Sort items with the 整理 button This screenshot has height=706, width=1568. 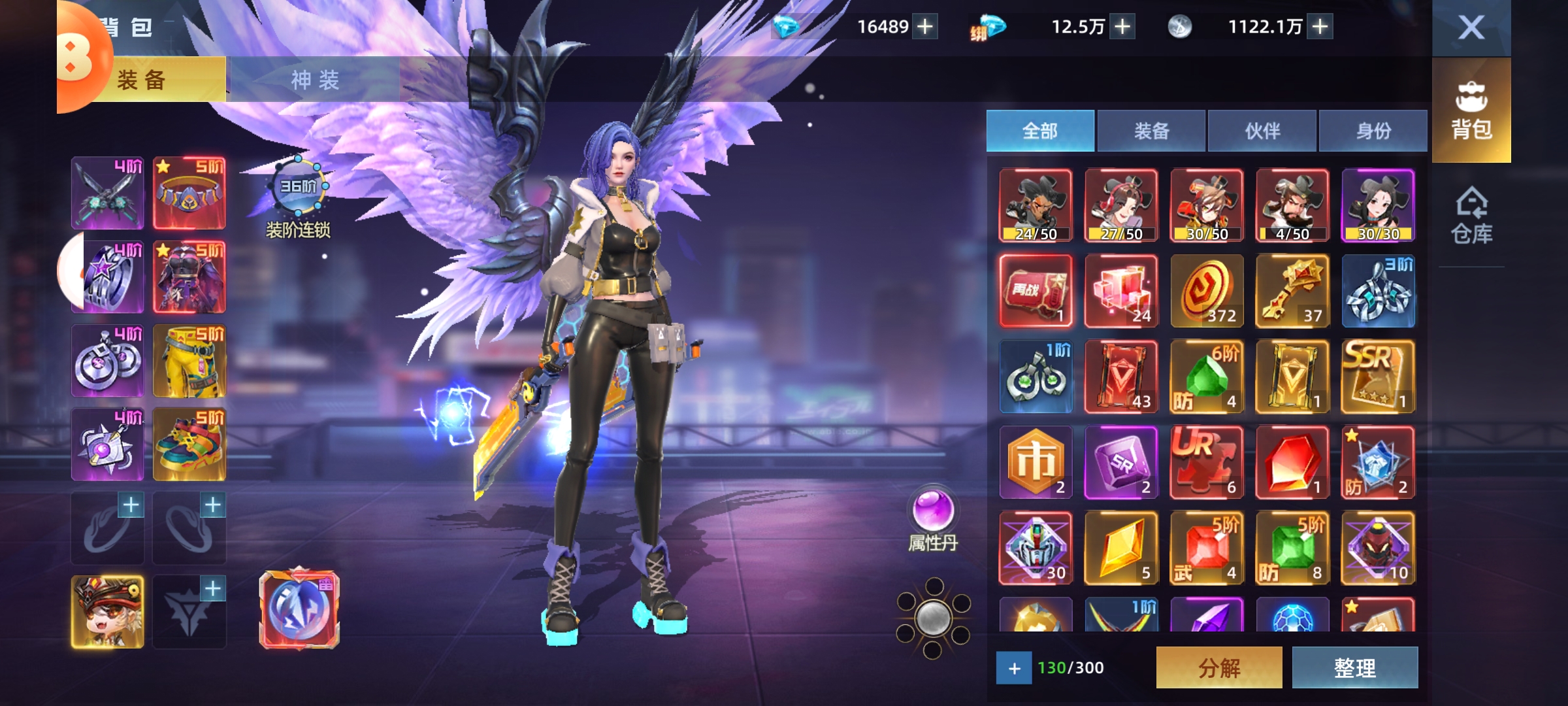[x=1354, y=667]
